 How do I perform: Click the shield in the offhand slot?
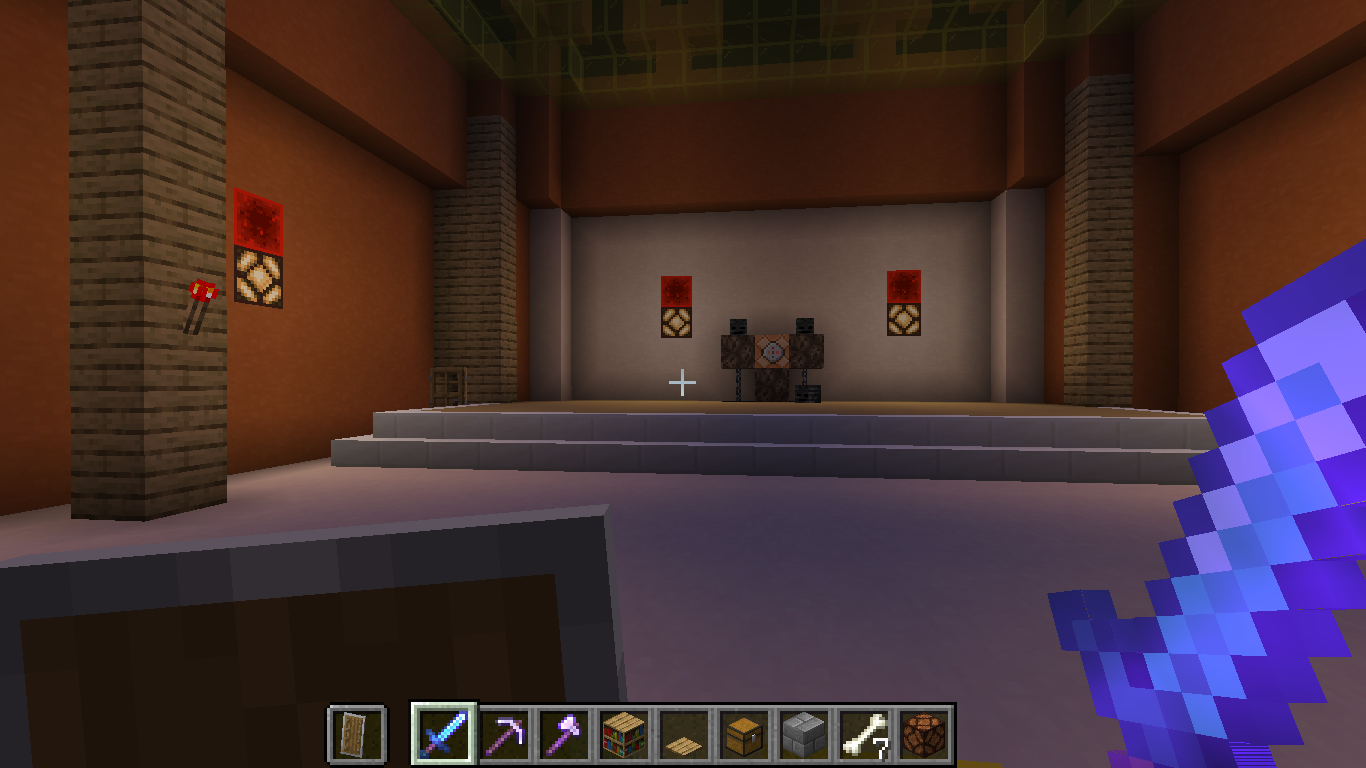point(357,731)
